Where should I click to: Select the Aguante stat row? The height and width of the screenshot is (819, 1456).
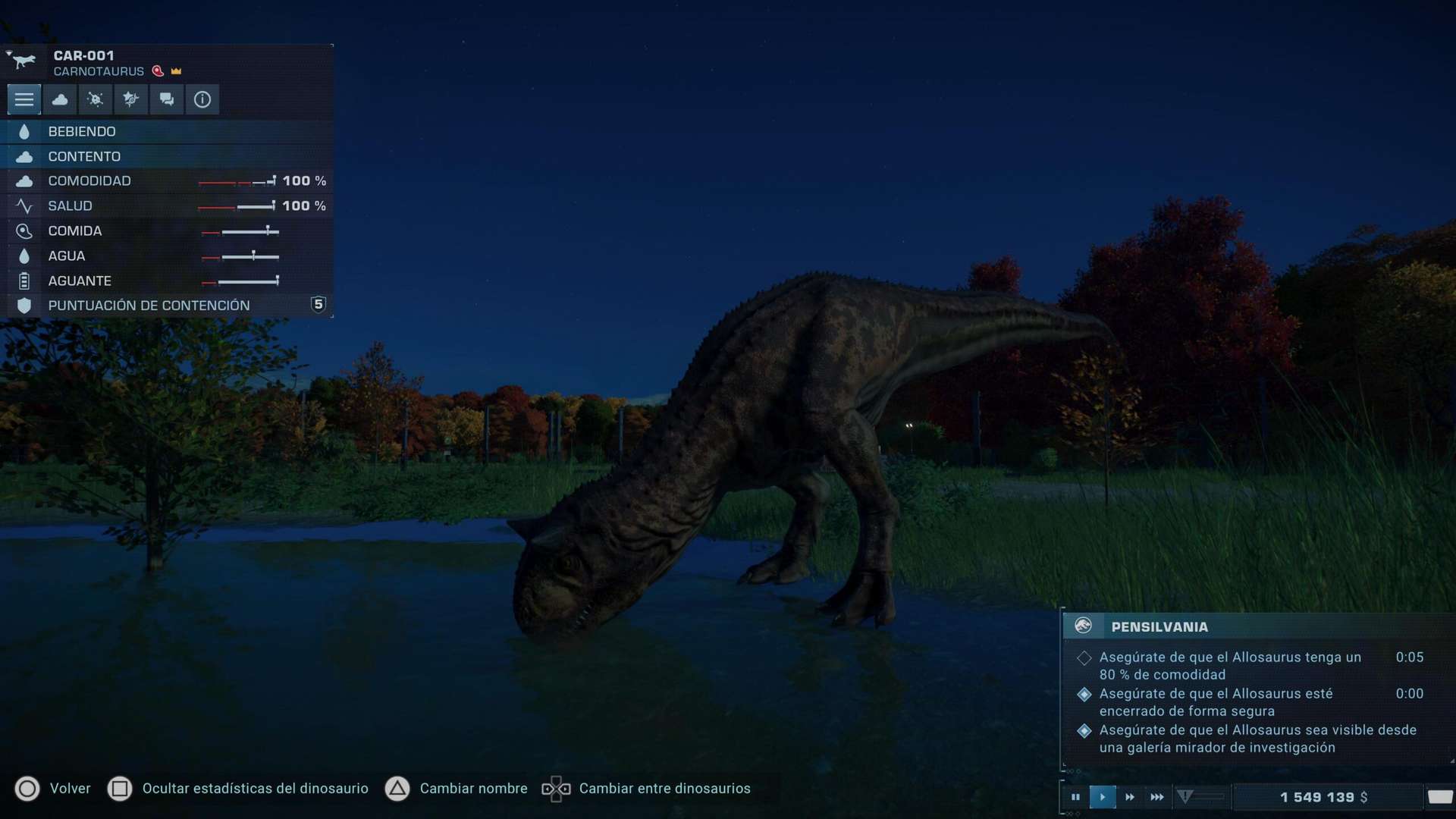pos(167,281)
